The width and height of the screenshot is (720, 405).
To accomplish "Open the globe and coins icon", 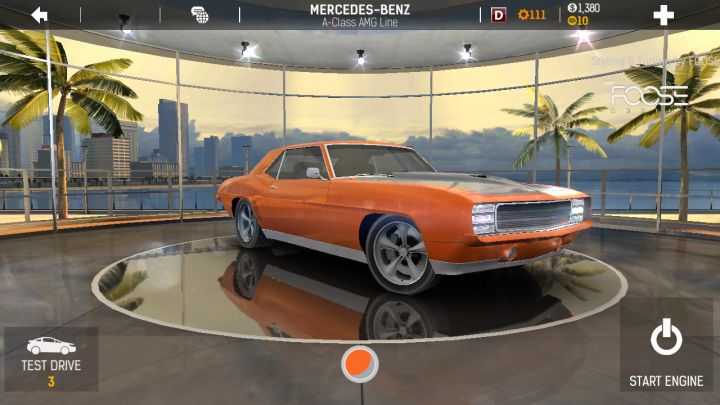I will [200, 15].
